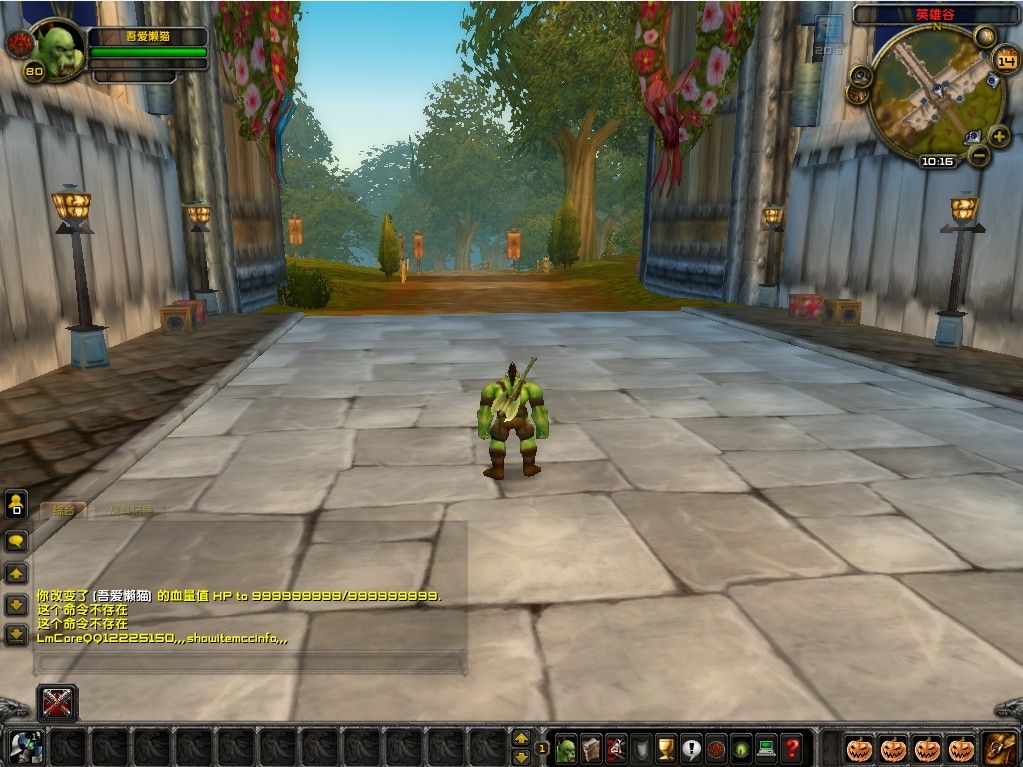Page the action bar up with arrow
The width and height of the screenshot is (1023, 767).
point(520,738)
